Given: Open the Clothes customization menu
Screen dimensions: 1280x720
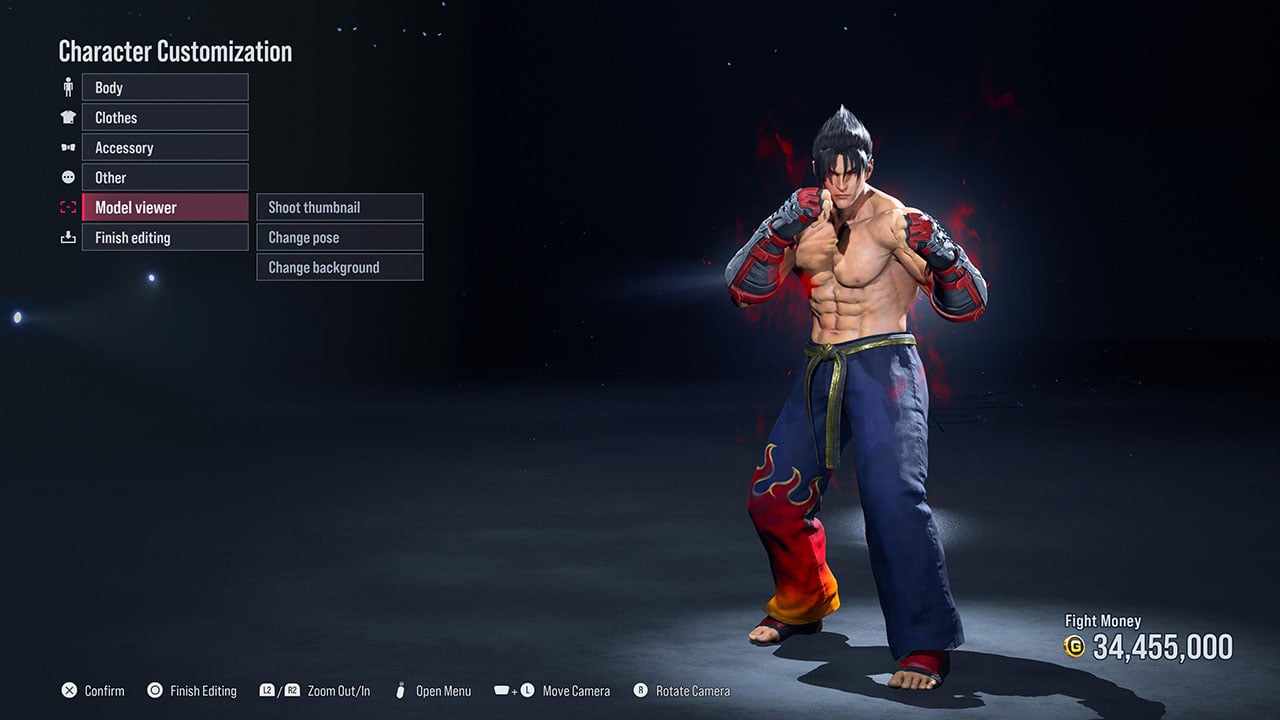Looking at the screenshot, I should pyautogui.click(x=164, y=117).
